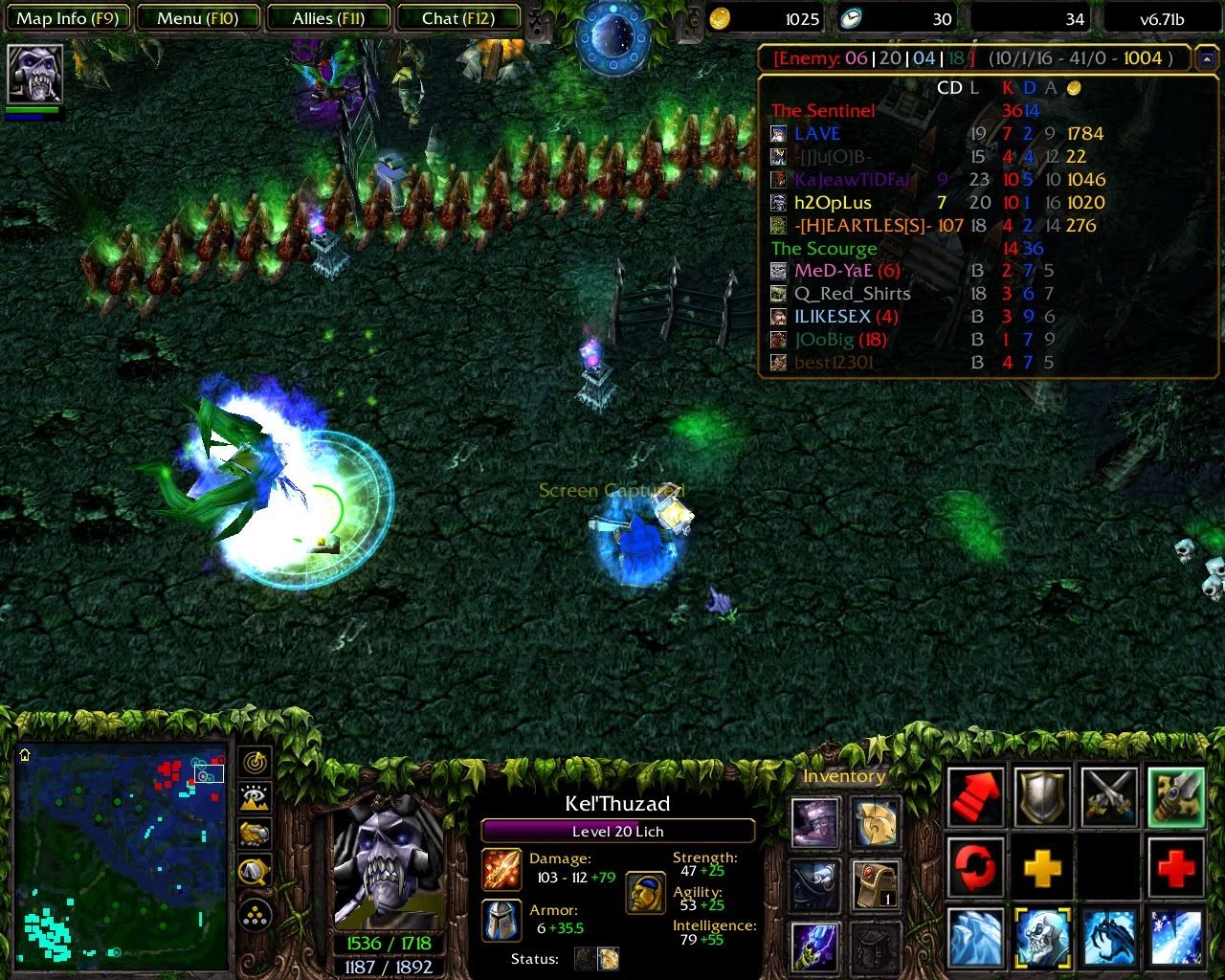The image size is (1225, 980).
Task: Cast the Frost Nova ice shard ability
Action: (975, 938)
